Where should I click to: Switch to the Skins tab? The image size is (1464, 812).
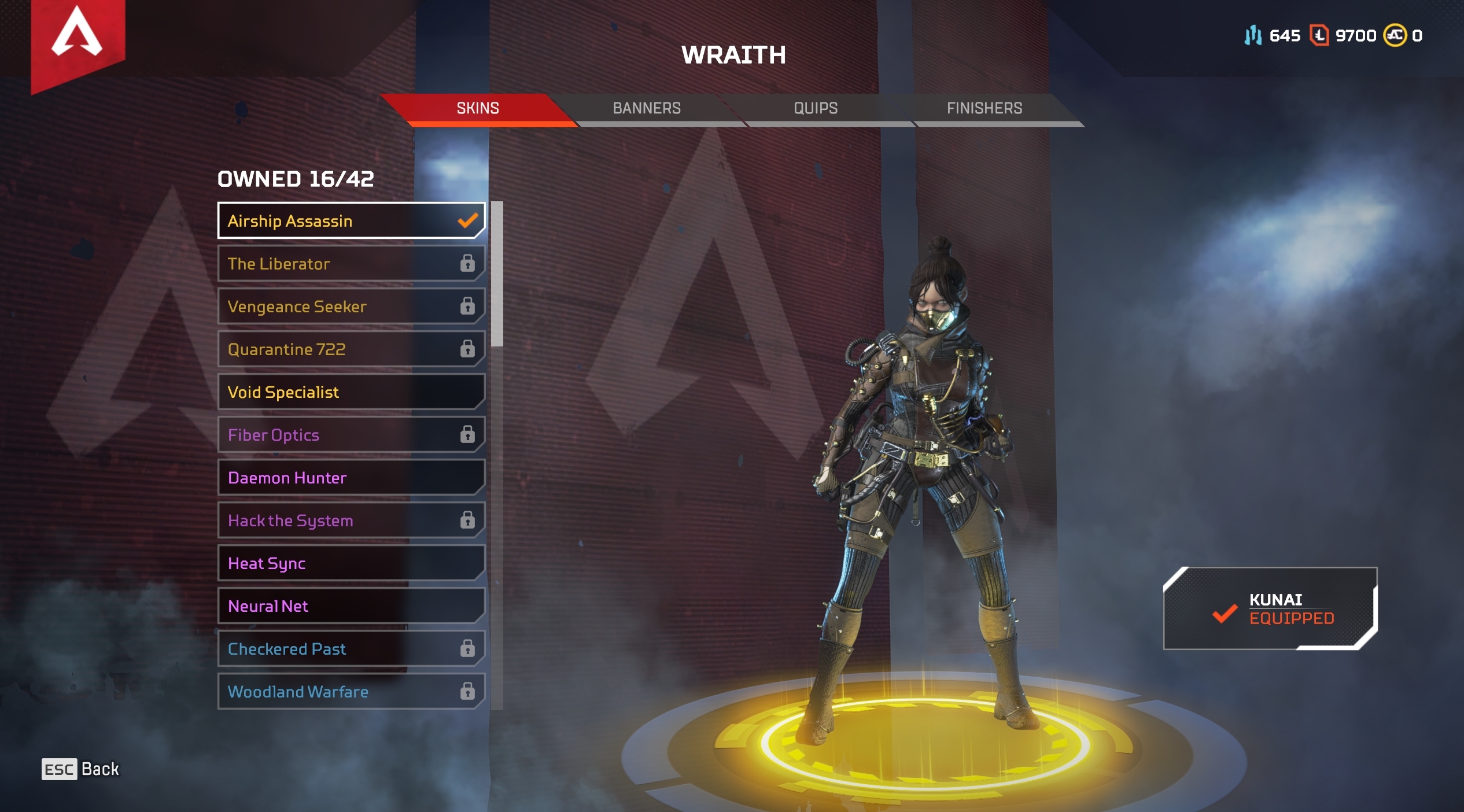coord(477,108)
